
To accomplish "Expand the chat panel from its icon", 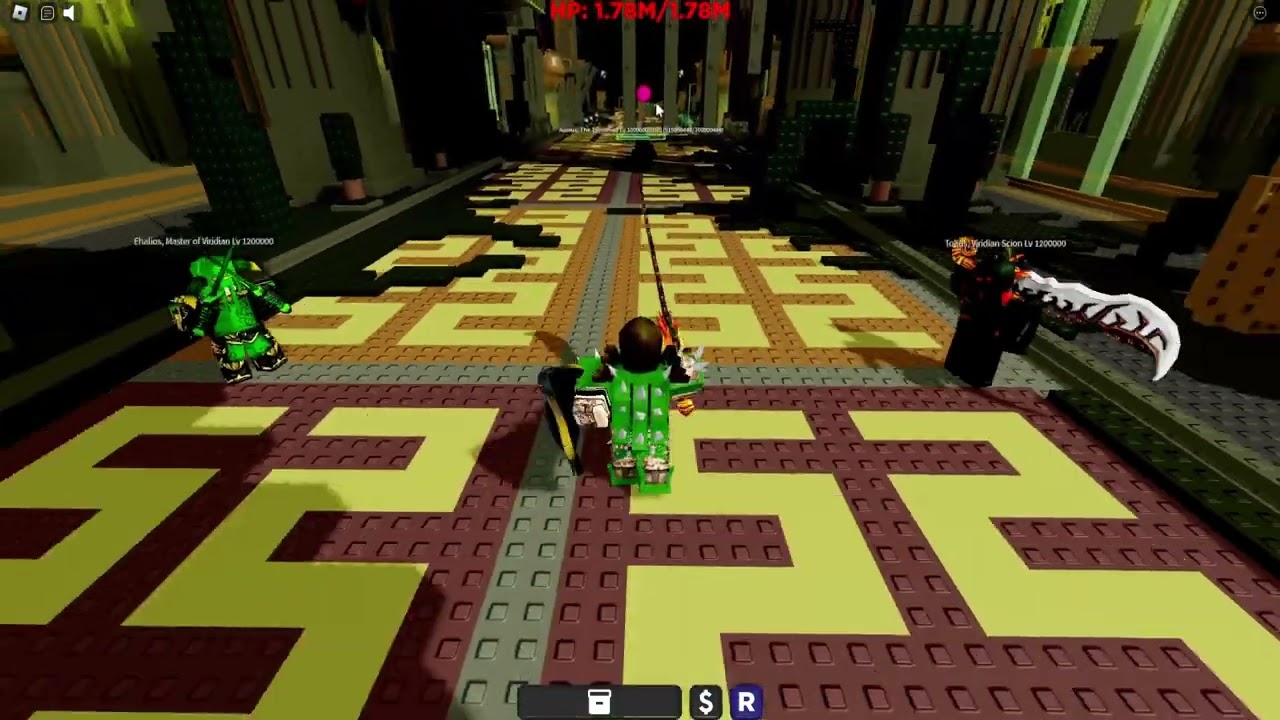I will point(45,13).
